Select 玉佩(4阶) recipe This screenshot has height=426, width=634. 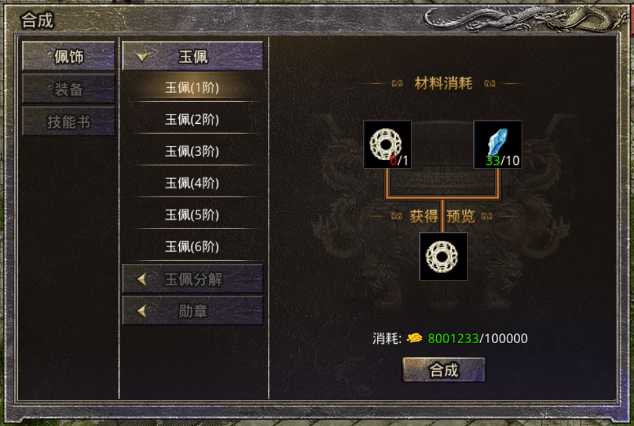192,183
